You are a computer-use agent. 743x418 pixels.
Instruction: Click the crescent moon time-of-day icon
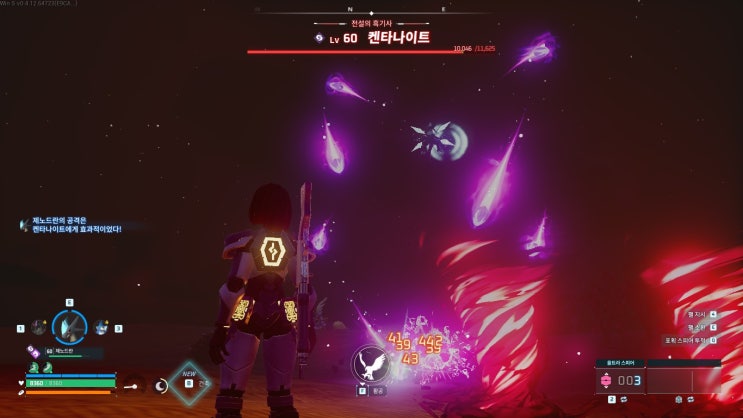click(x=160, y=384)
